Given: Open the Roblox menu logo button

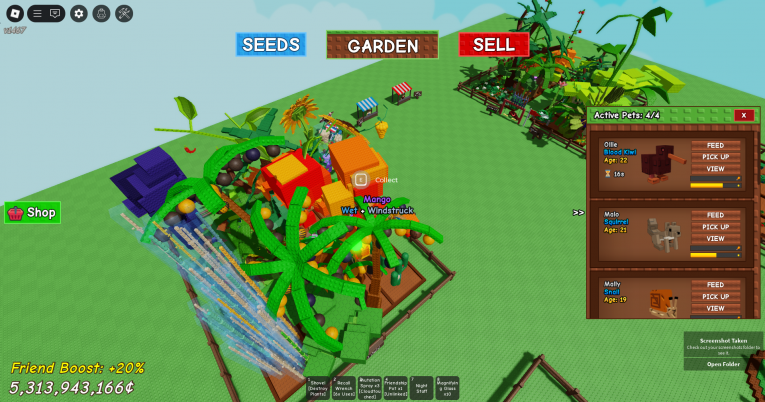Looking at the screenshot, I should (13, 13).
